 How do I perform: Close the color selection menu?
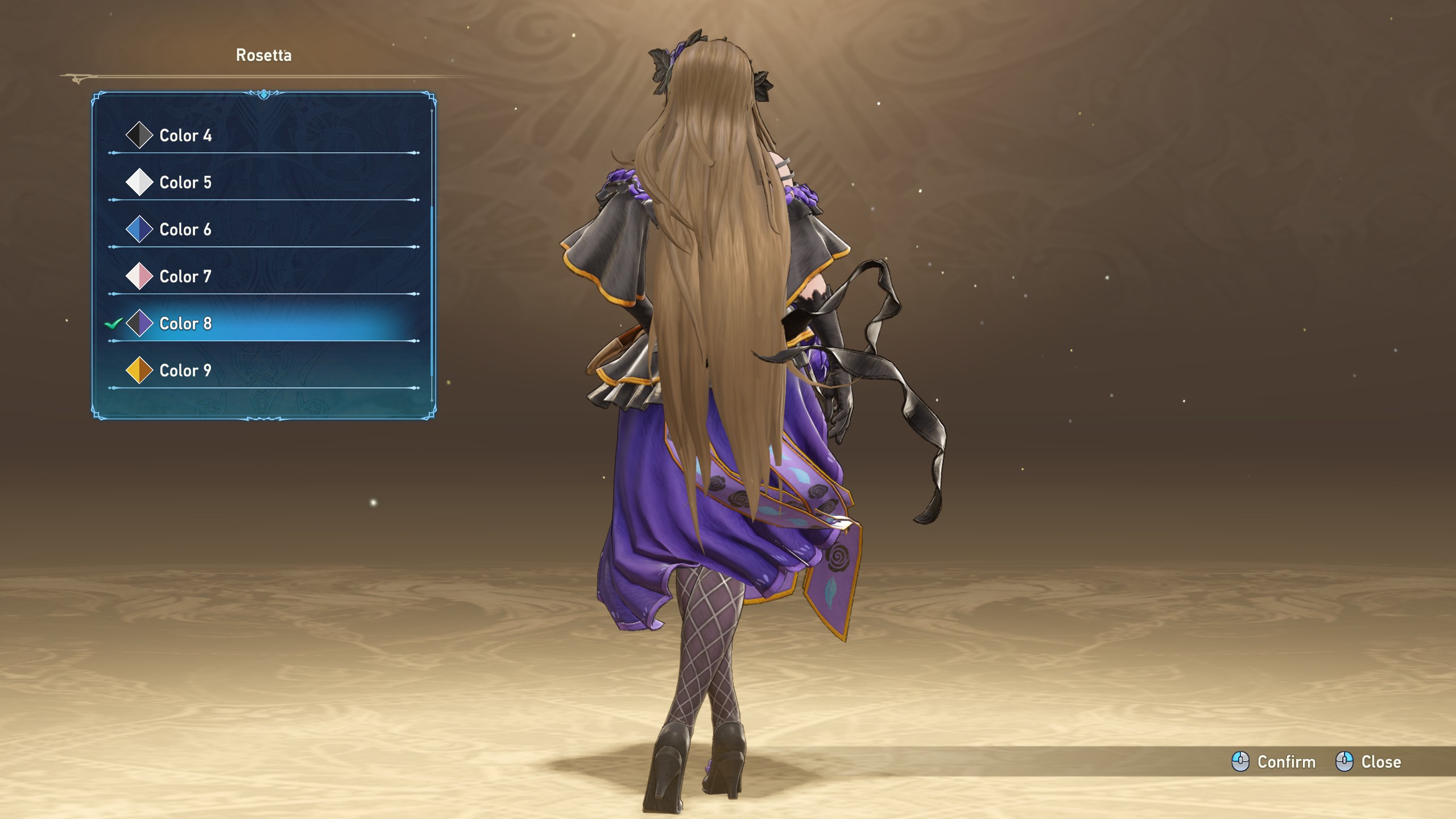(x=1368, y=762)
